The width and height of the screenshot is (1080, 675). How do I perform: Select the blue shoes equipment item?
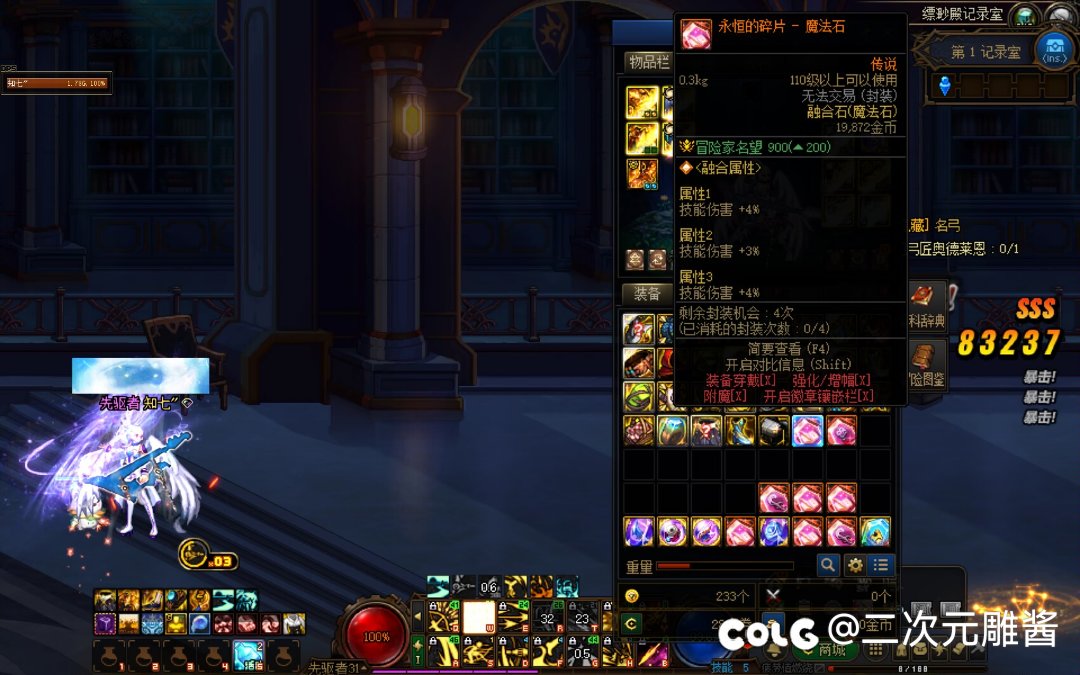click(x=740, y=431)
